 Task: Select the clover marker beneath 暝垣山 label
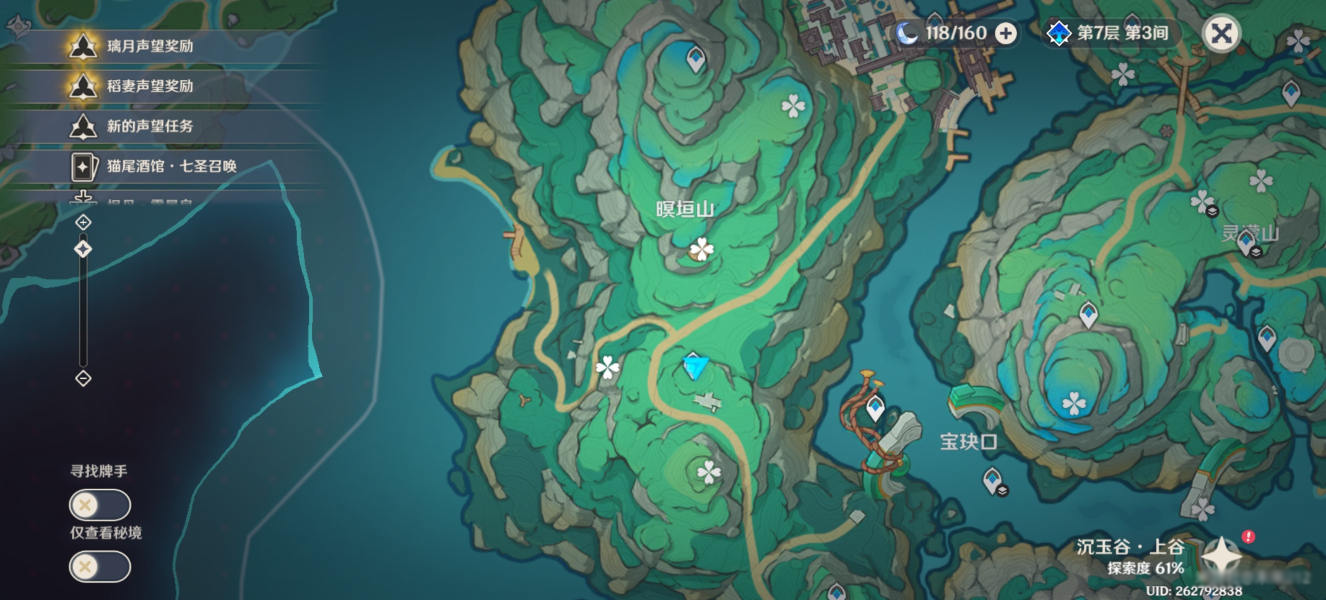click(x=702, y=249)
